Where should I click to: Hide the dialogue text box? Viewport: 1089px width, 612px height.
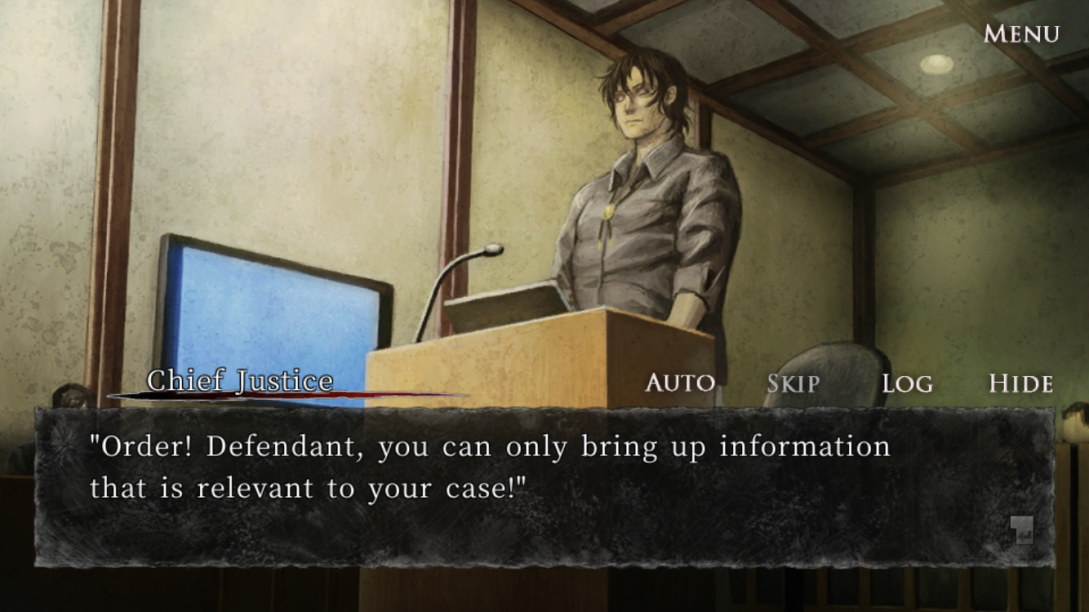[x=1020, y=383]
